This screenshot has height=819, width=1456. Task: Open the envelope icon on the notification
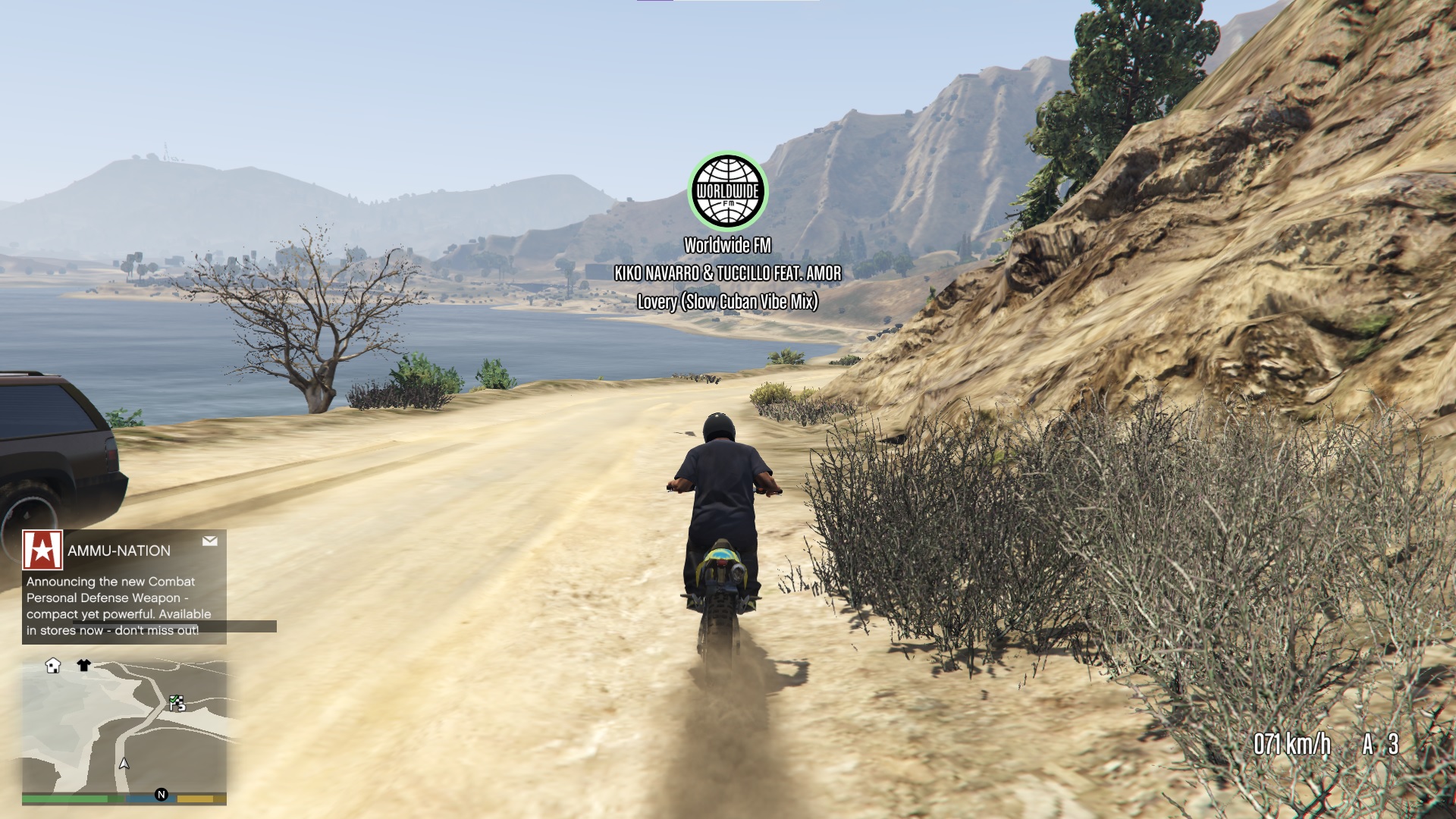[x=210, y=541]
